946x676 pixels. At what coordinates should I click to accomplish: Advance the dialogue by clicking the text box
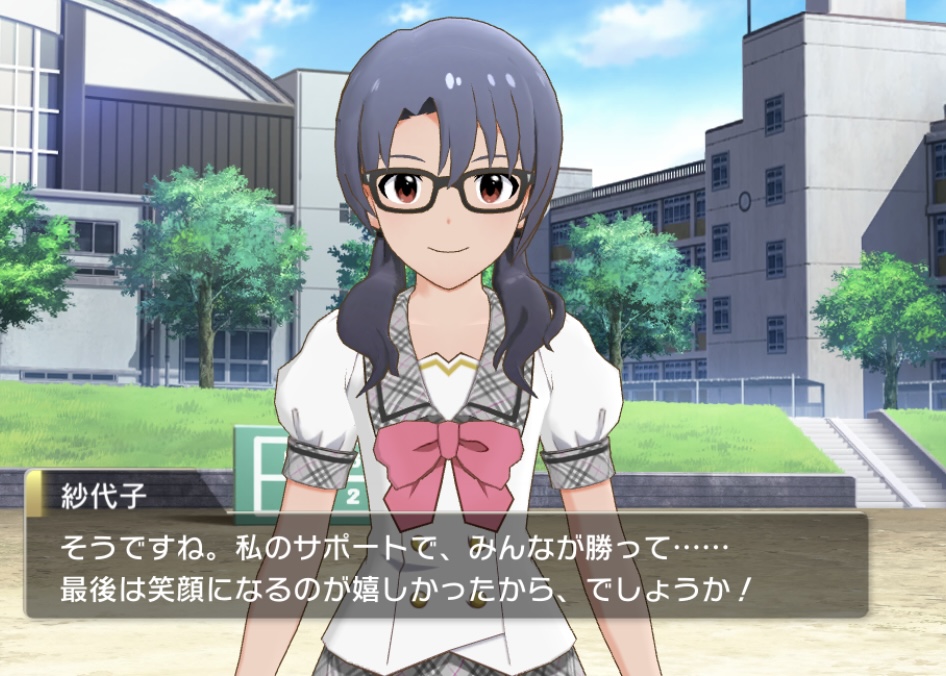pos(445,565)
